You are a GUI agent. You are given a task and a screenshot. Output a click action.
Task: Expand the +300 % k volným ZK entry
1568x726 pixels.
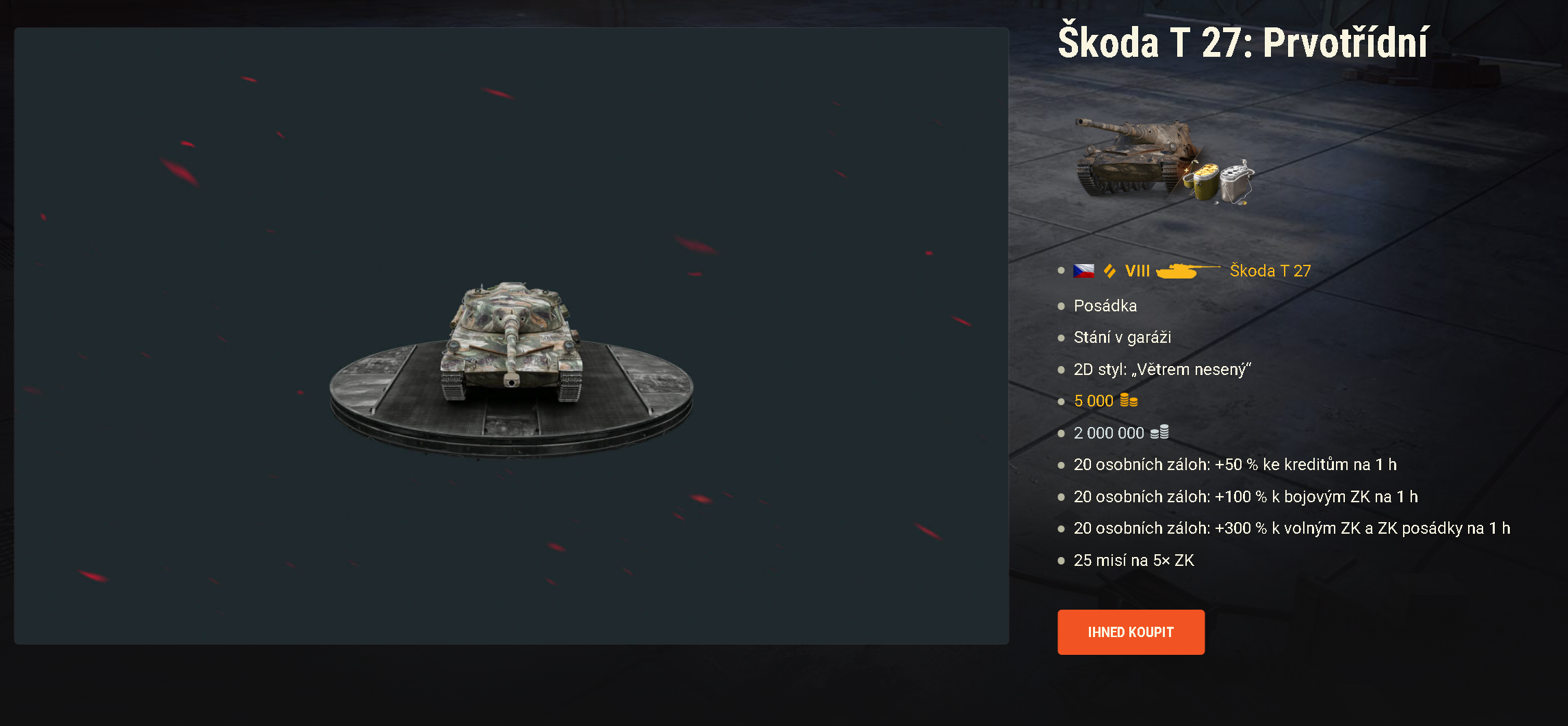(1268, 528)
